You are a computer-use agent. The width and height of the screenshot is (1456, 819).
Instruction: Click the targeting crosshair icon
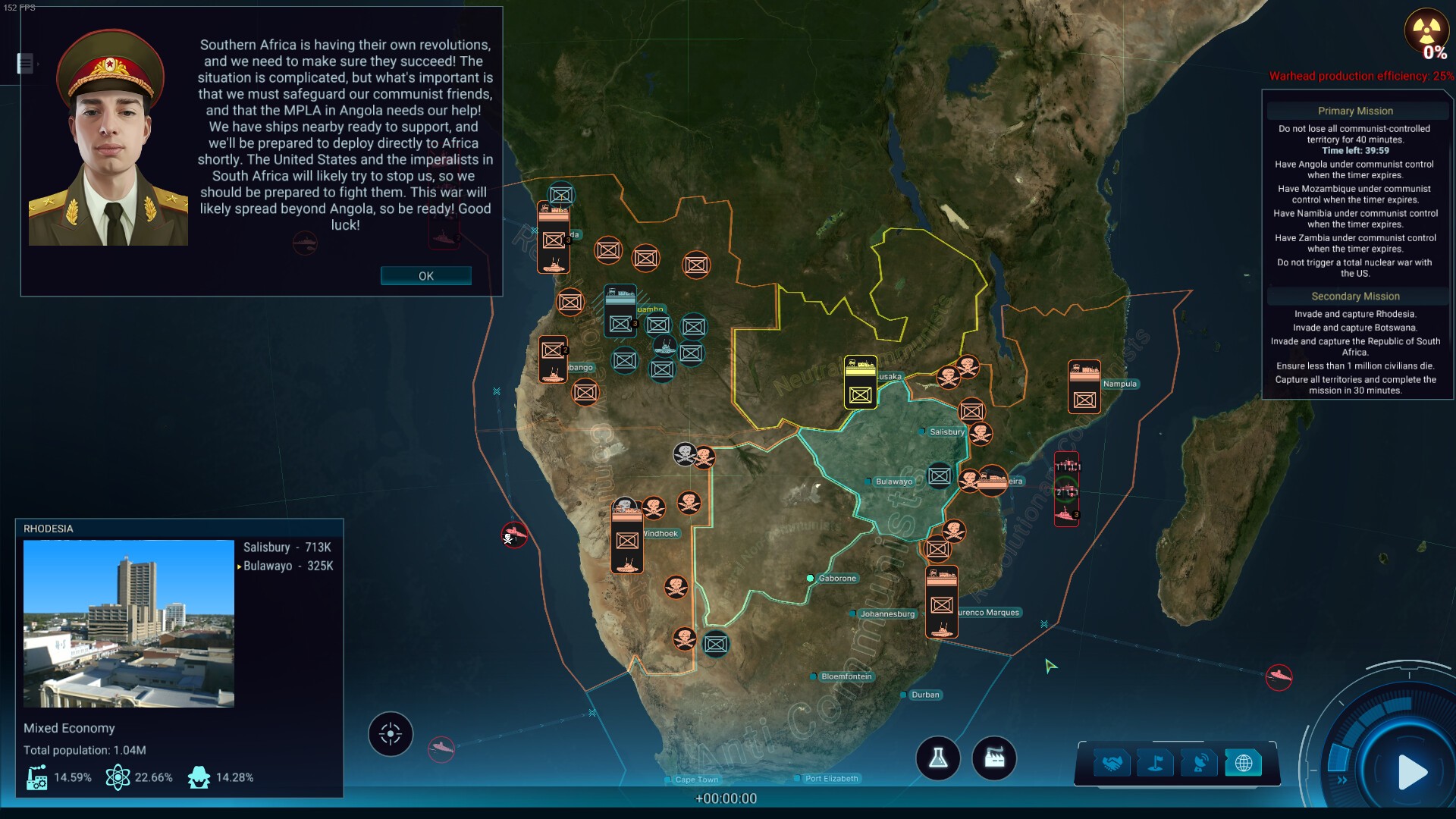click(390, 733)
